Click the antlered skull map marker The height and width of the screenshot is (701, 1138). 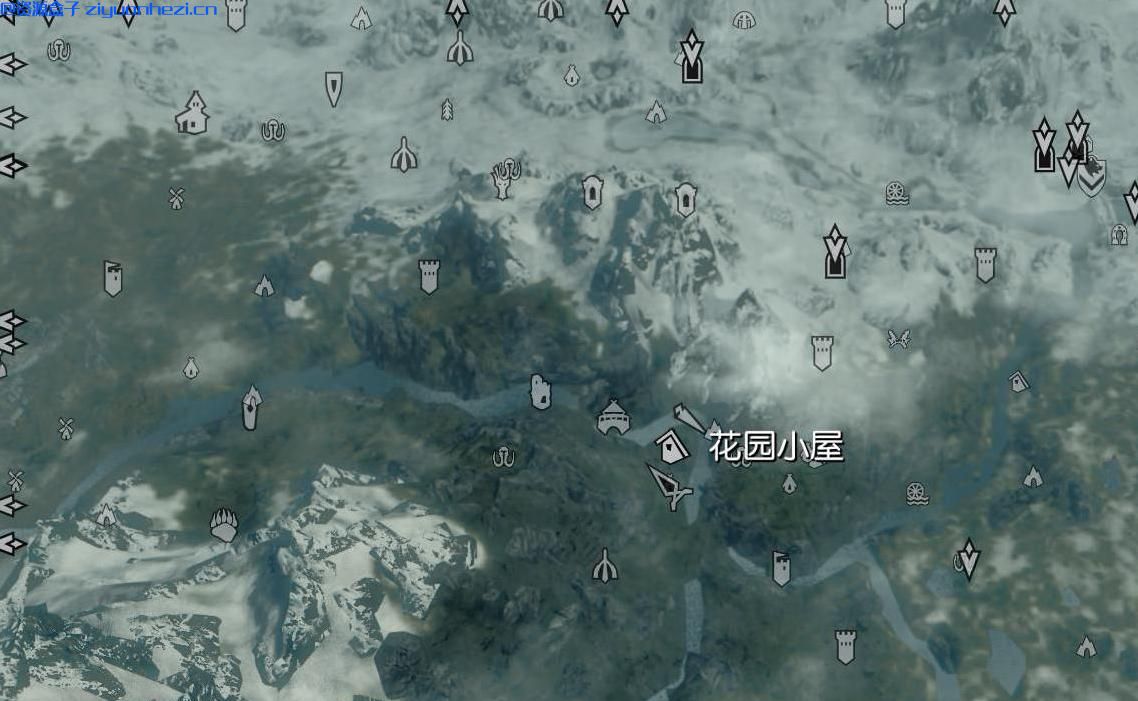pos(506,178)
